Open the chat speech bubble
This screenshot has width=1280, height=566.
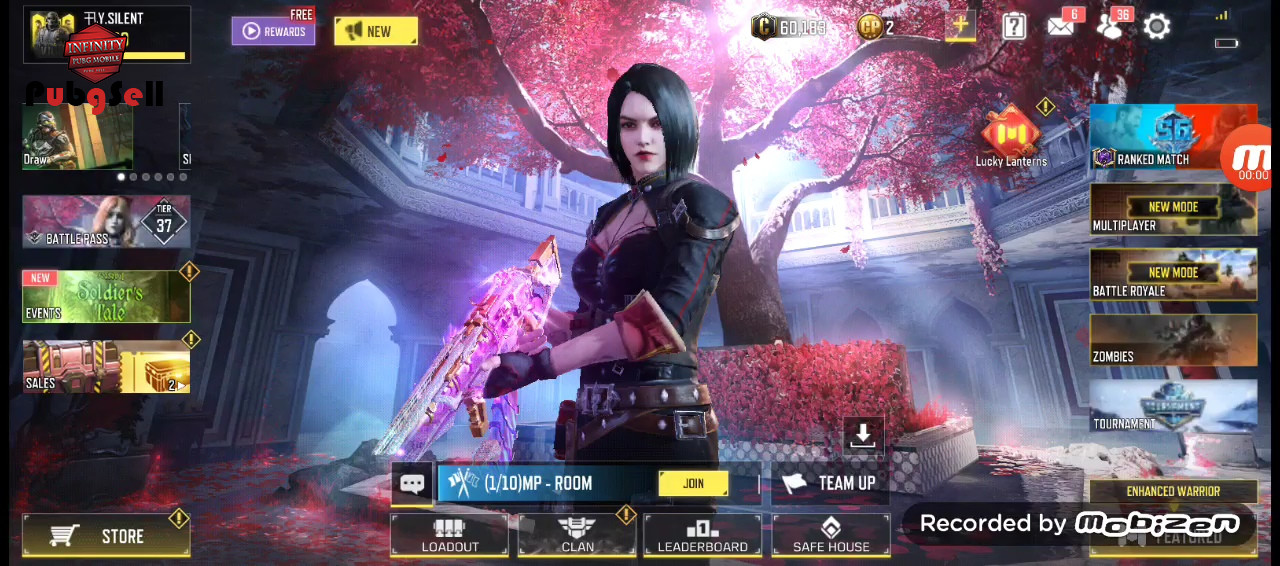coord(412,484)
